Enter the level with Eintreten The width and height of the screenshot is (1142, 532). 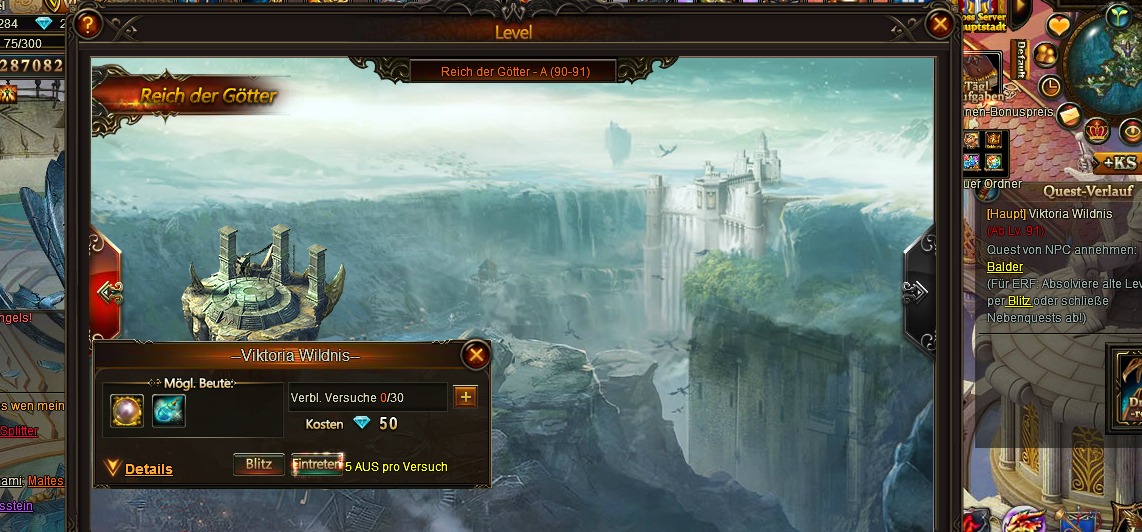(316, 465)
